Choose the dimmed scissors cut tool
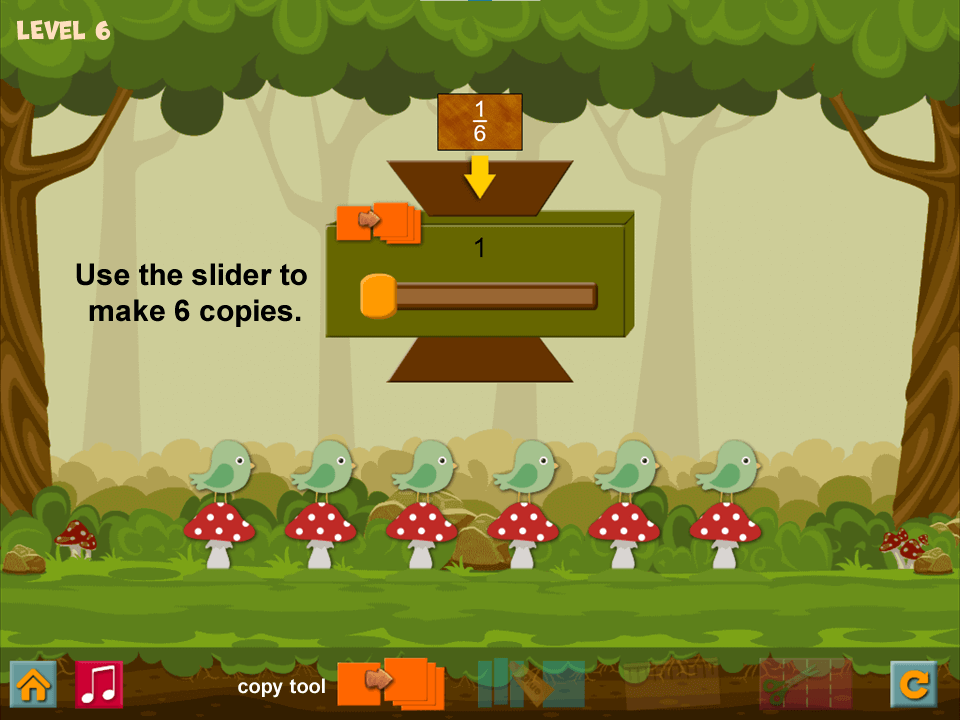The image size is (960, 720). point(805,684)
